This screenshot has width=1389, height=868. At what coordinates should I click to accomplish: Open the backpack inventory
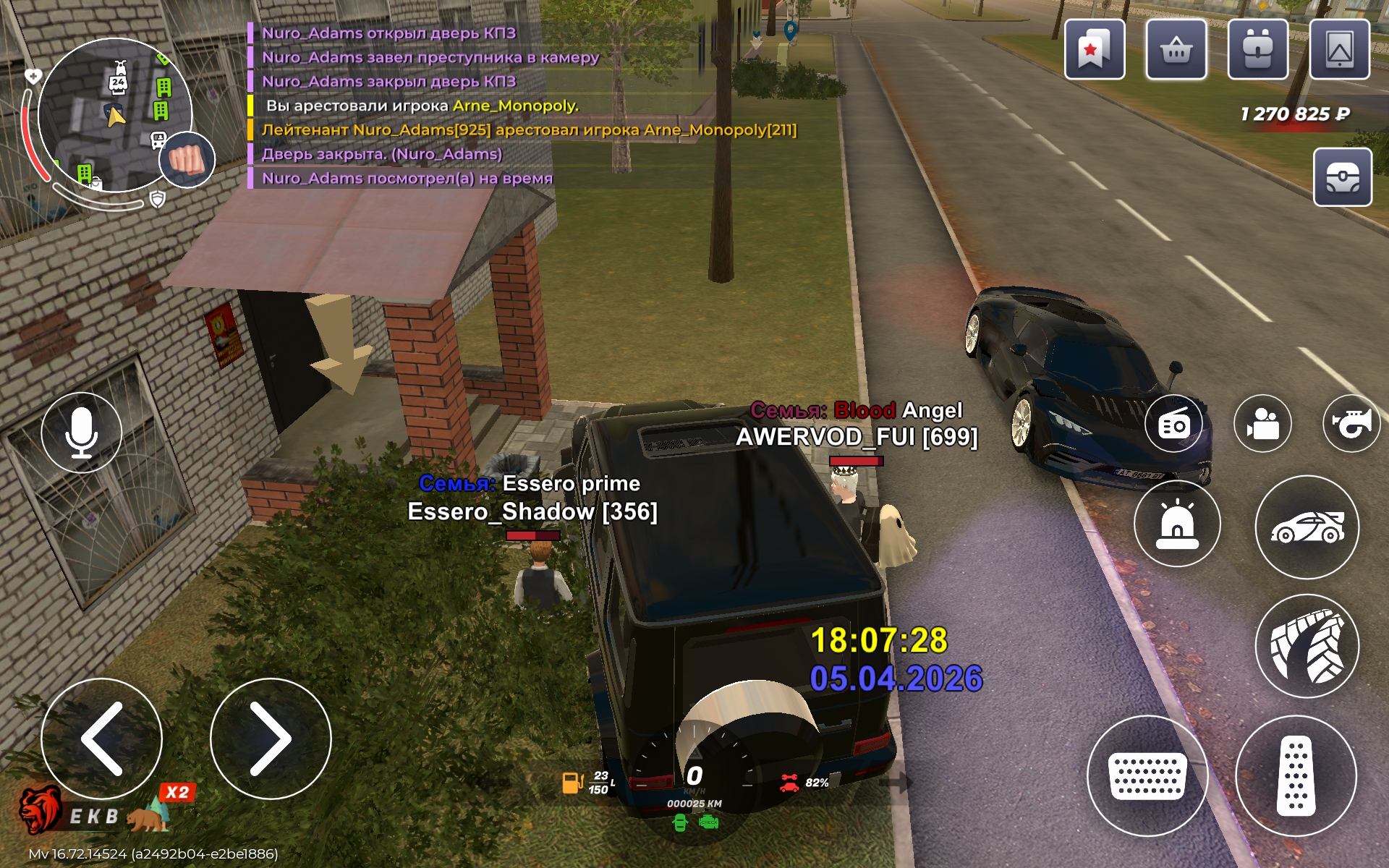click(x=1258, y=50)
